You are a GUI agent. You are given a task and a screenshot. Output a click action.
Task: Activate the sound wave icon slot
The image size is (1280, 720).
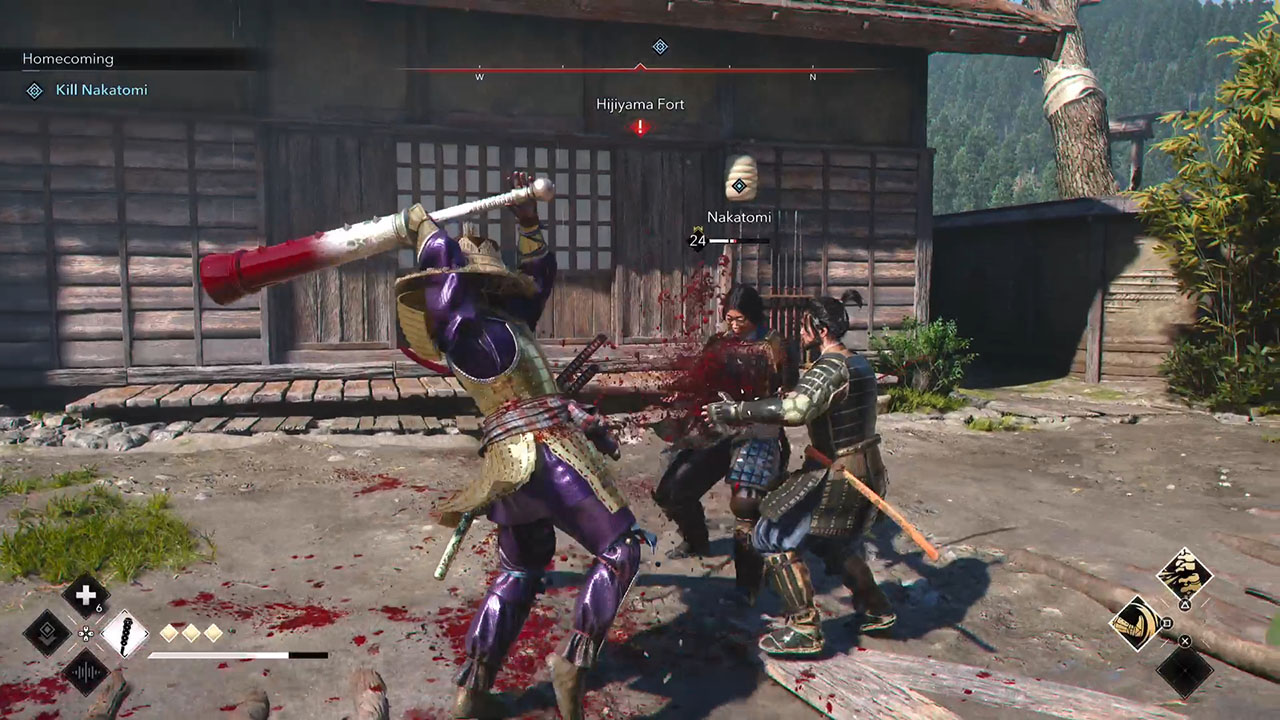click(86, 671)
